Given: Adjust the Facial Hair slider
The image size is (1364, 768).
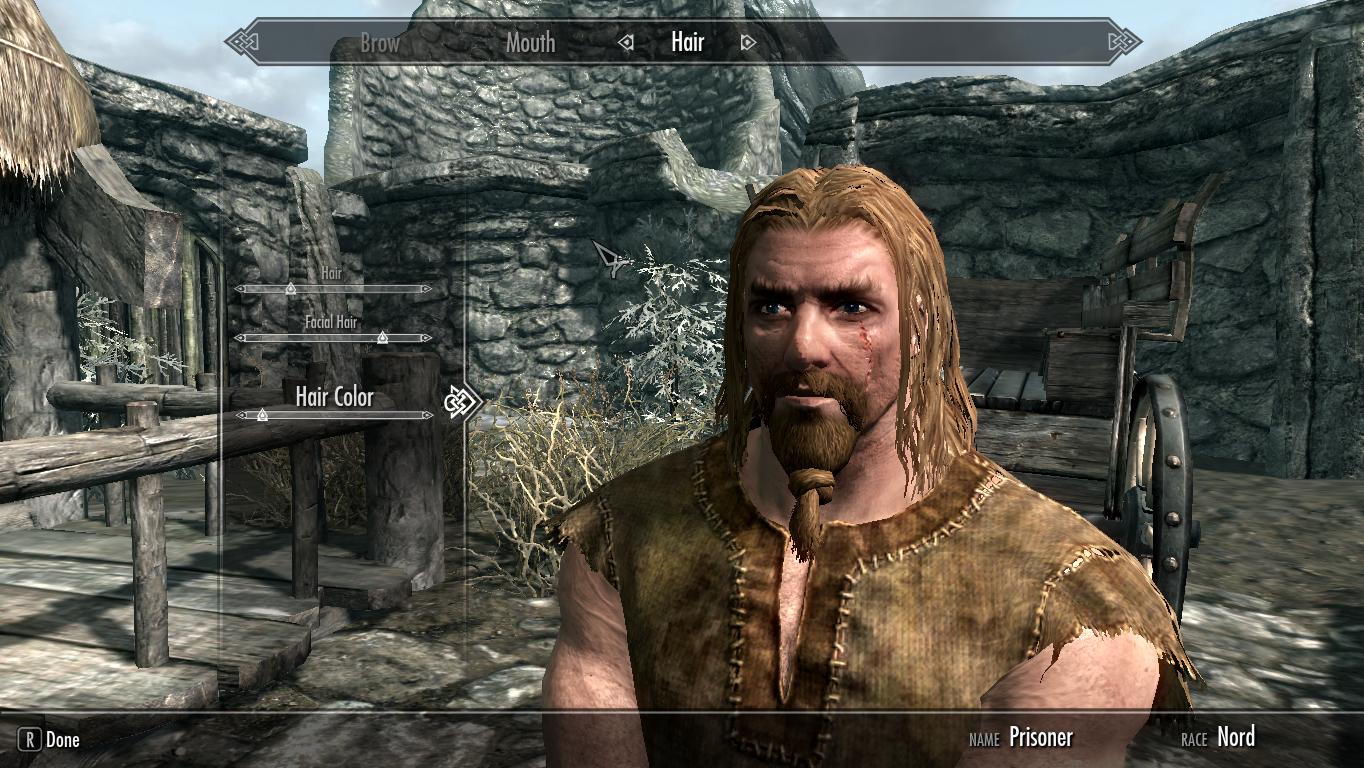Looking at the screenshot, I should [382, 338].
